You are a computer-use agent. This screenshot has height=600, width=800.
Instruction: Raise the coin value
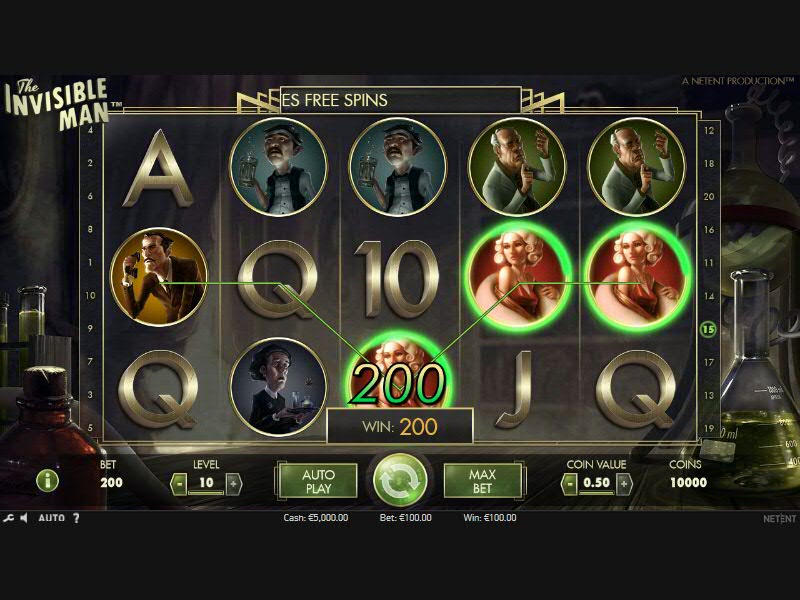point(624,483)
